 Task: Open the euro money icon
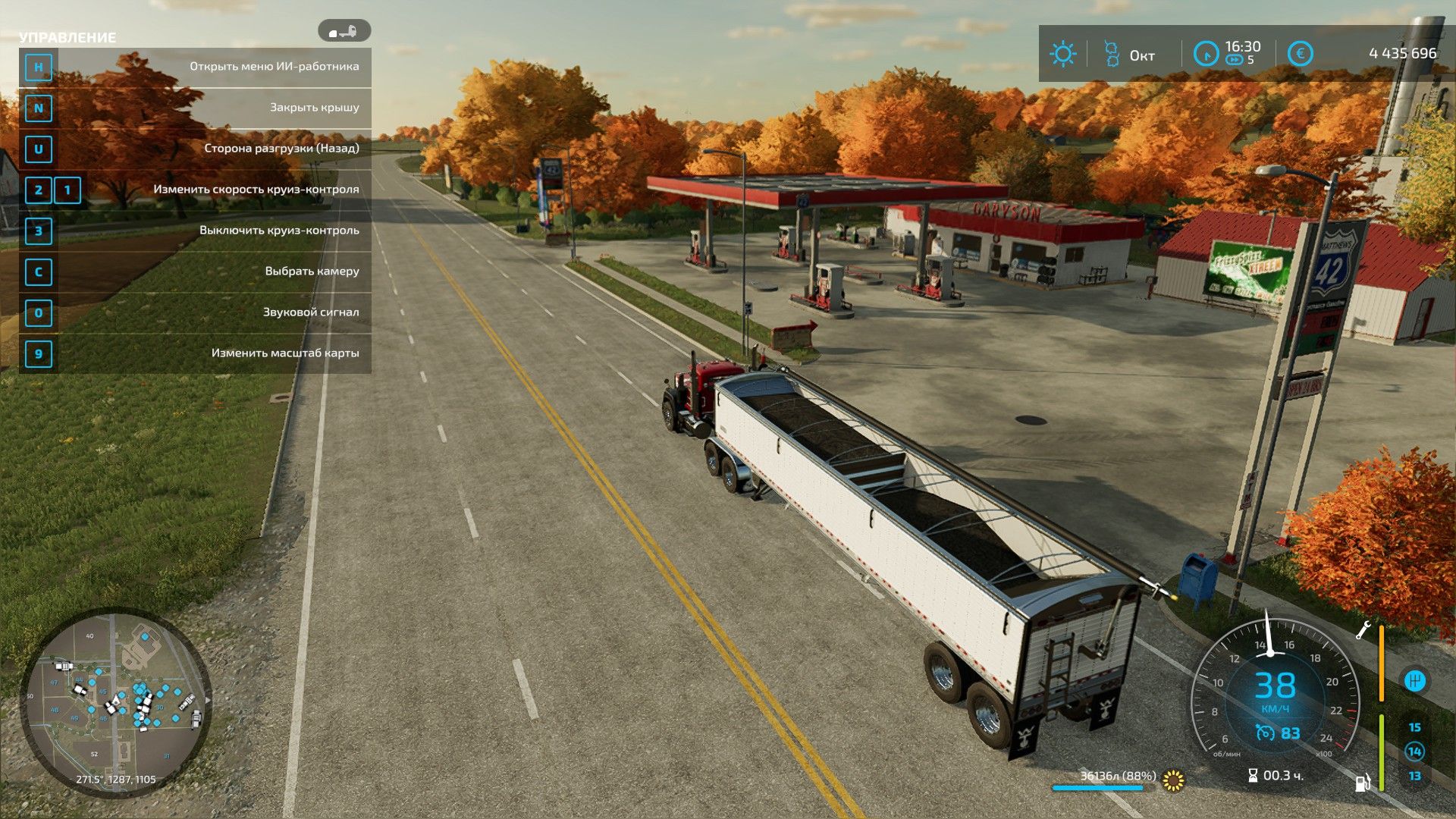click(1300, 54)
